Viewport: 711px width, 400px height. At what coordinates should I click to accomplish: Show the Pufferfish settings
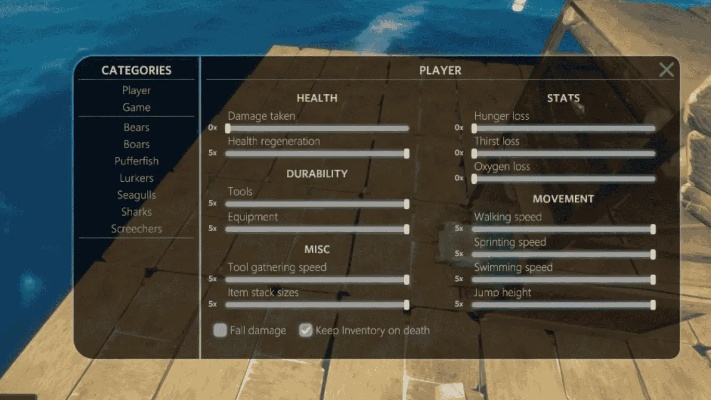pyautogui.click(x=136, y=161)
